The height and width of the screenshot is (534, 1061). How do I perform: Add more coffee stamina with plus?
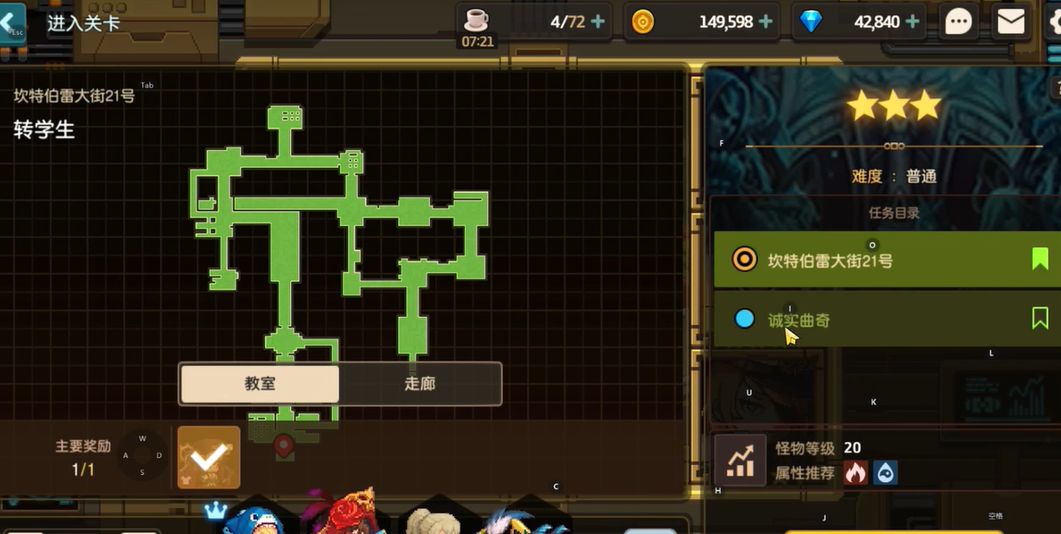tap(598, 21)
